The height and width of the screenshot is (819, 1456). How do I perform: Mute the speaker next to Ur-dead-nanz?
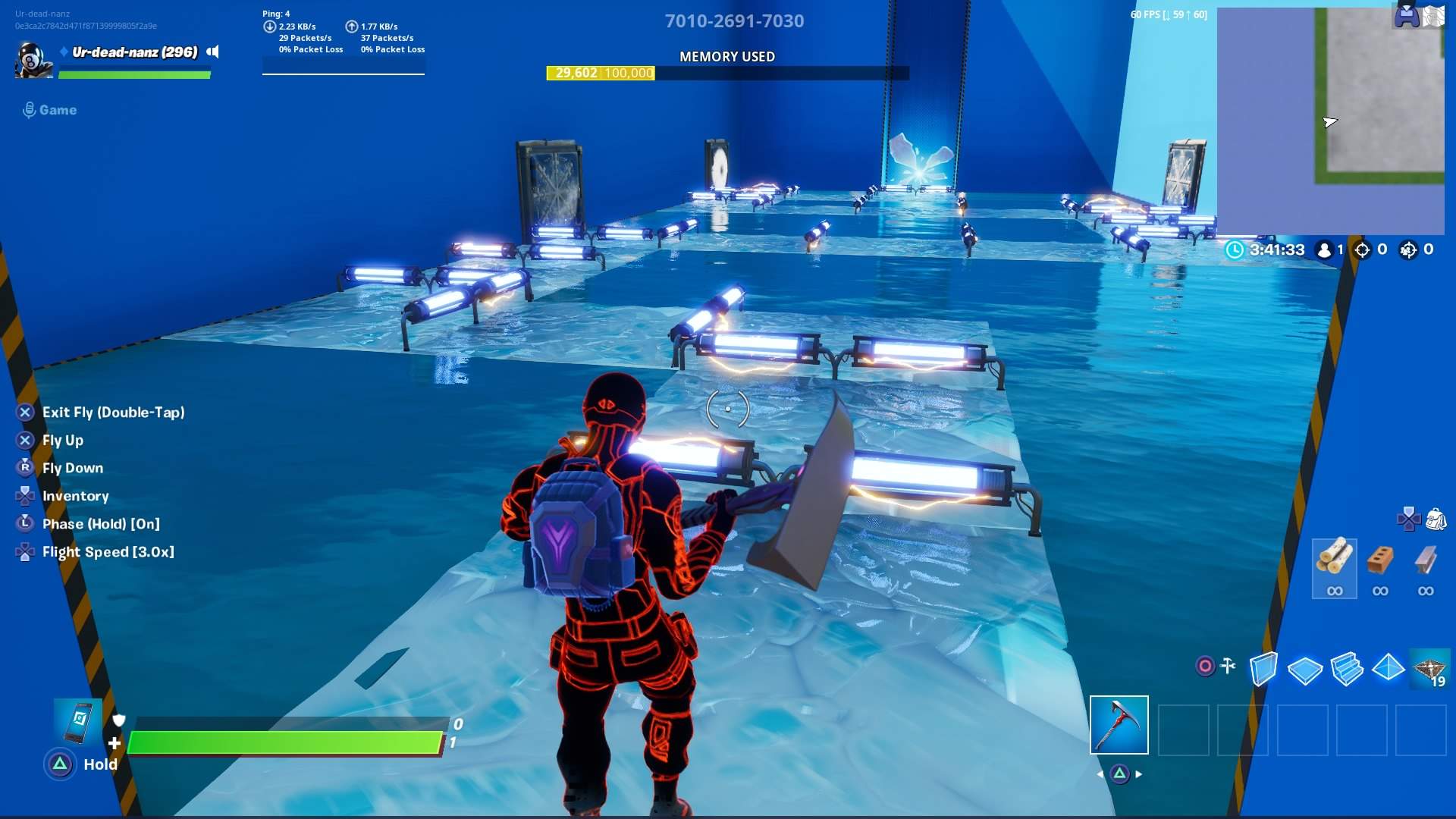point(212,52)
